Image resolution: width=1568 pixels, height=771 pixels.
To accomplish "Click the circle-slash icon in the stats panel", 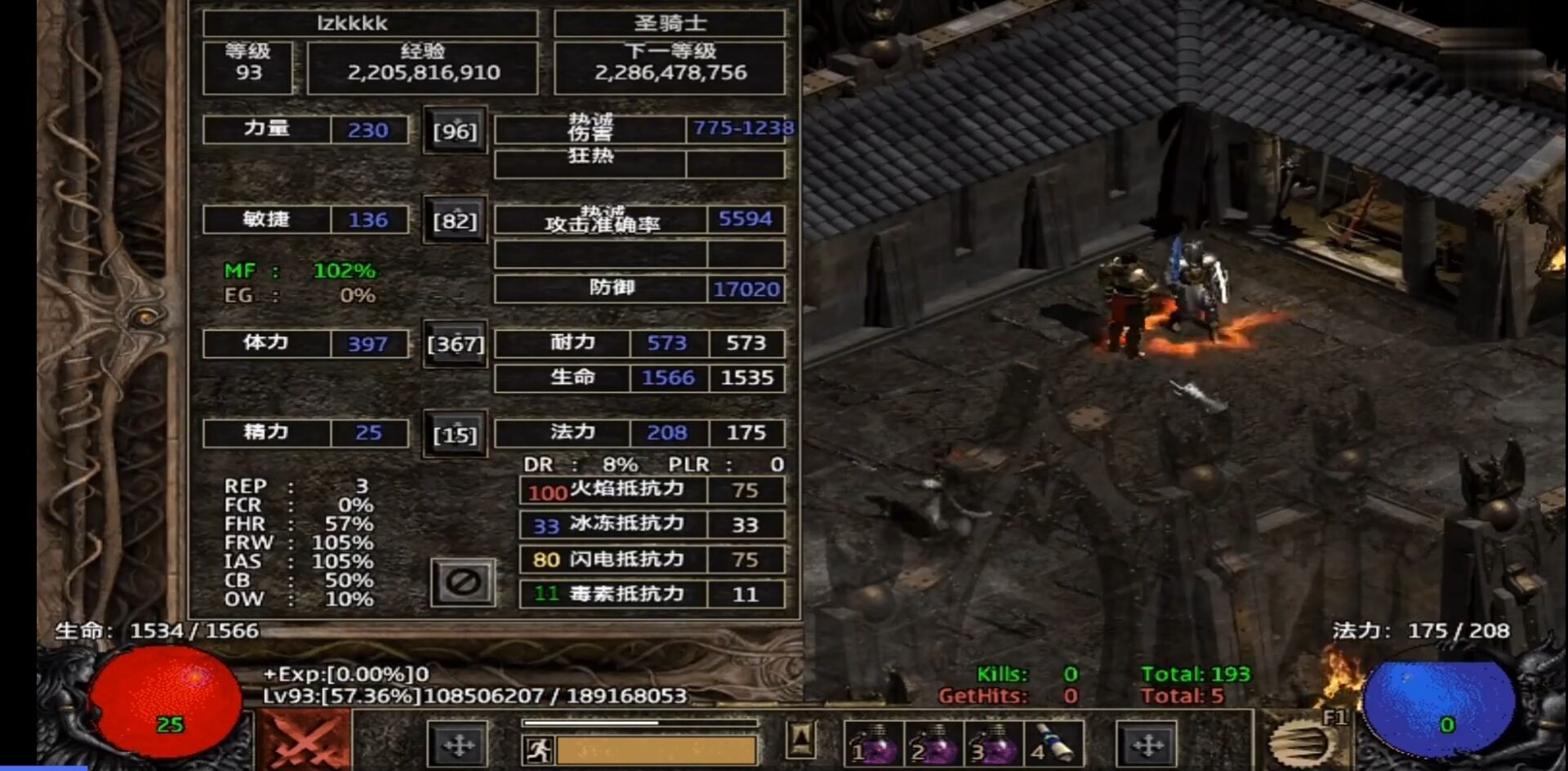I will point(465,580).
